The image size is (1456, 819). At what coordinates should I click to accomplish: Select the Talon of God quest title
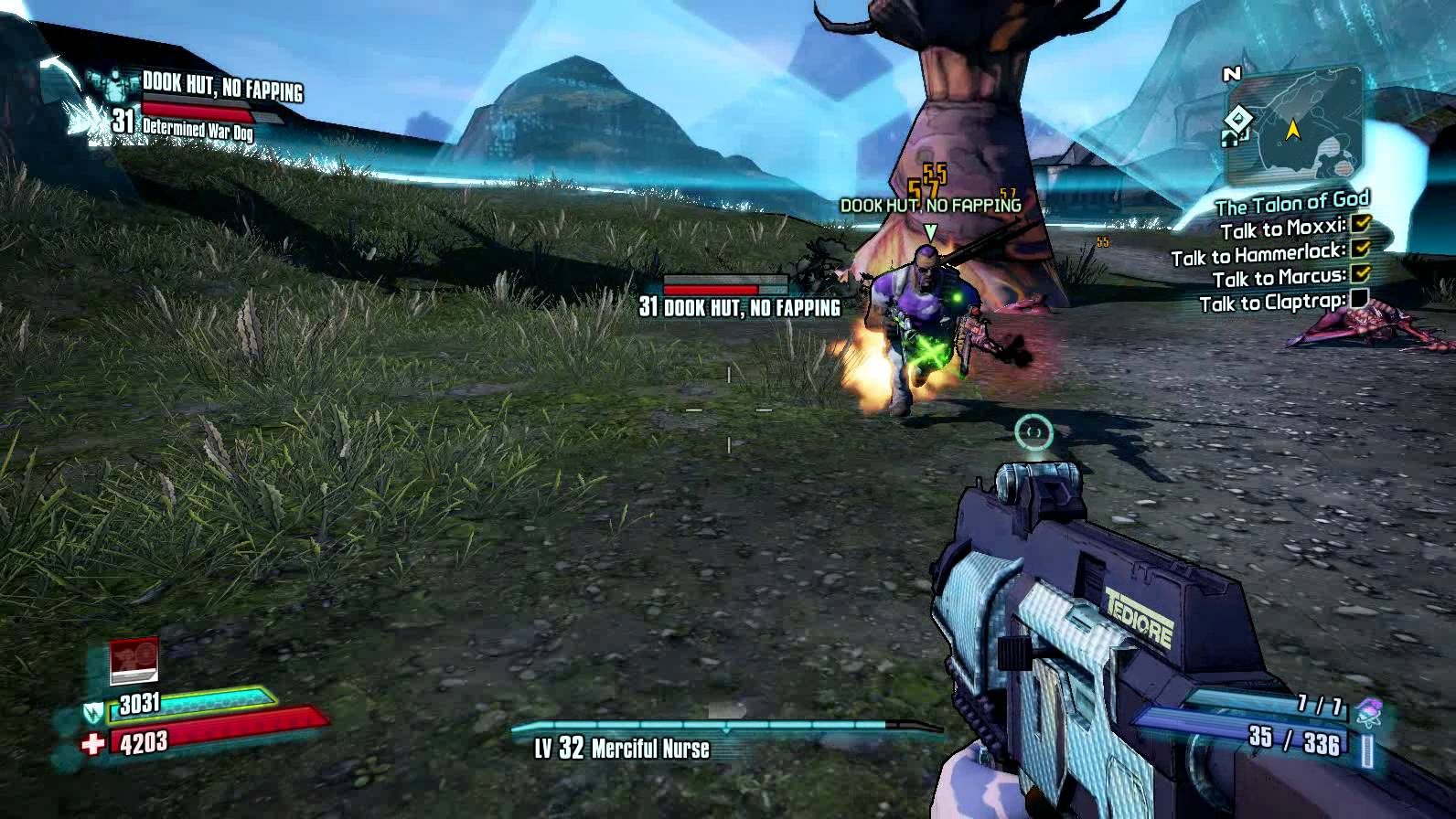tap(1291, 203)
